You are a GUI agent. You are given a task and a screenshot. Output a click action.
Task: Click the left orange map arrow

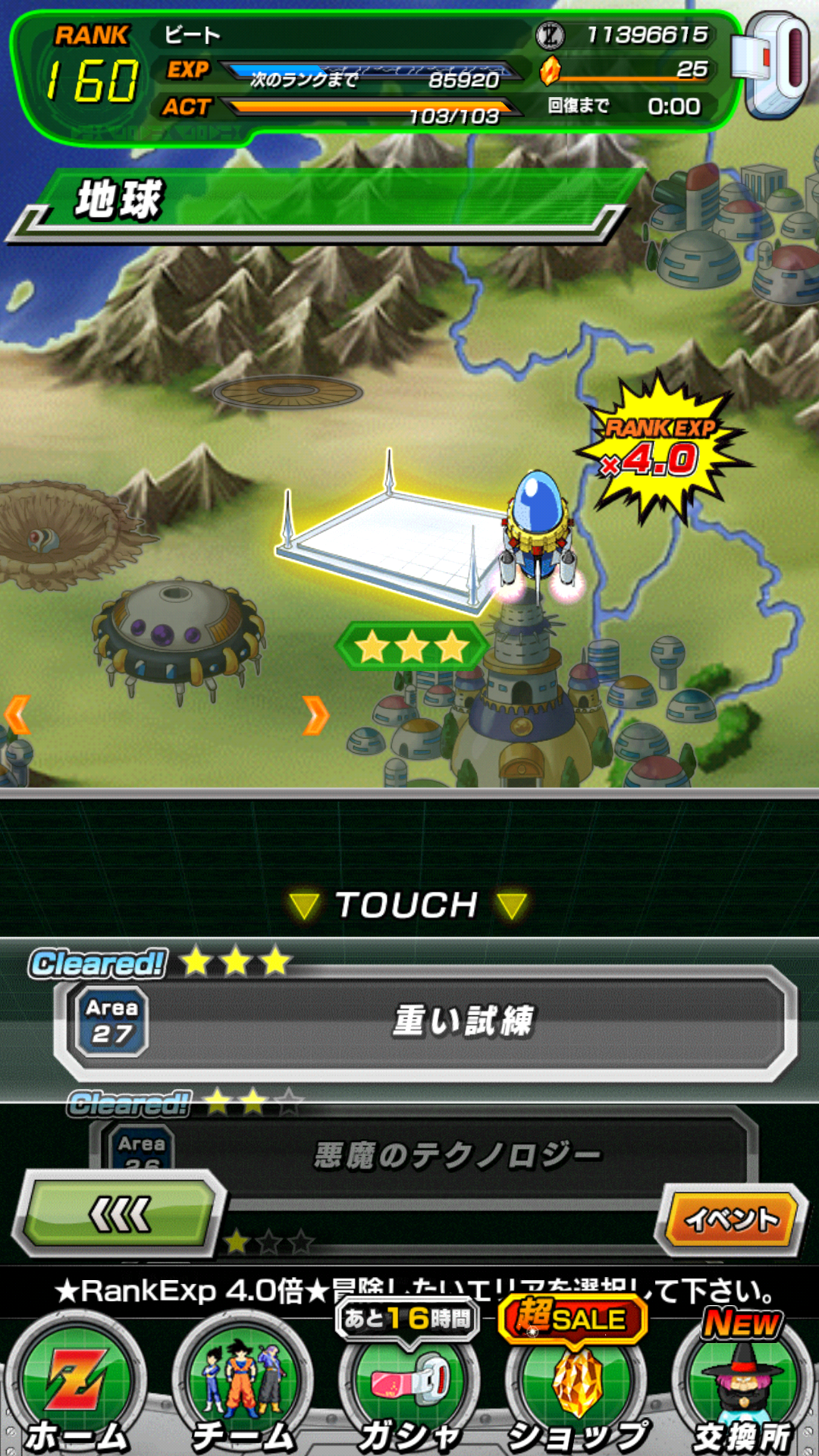17,715
